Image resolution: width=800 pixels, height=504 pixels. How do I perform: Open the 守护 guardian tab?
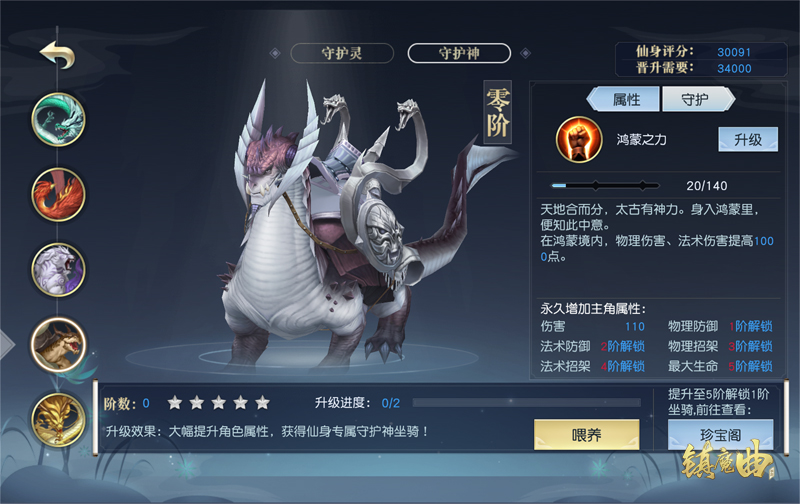695,99
